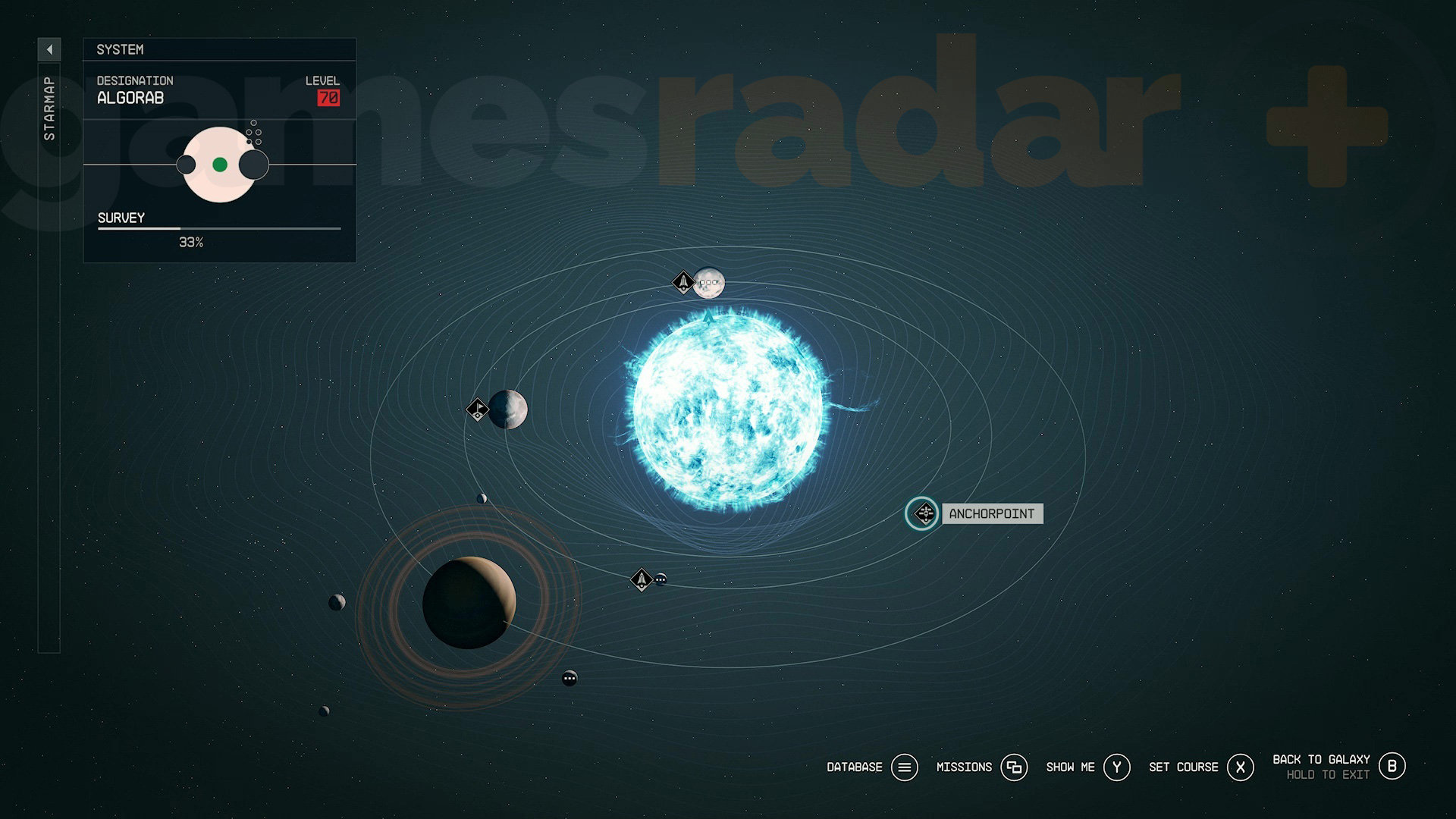
Task: Click the dark planet dot in the system diagram
Action: pos(255,165)
